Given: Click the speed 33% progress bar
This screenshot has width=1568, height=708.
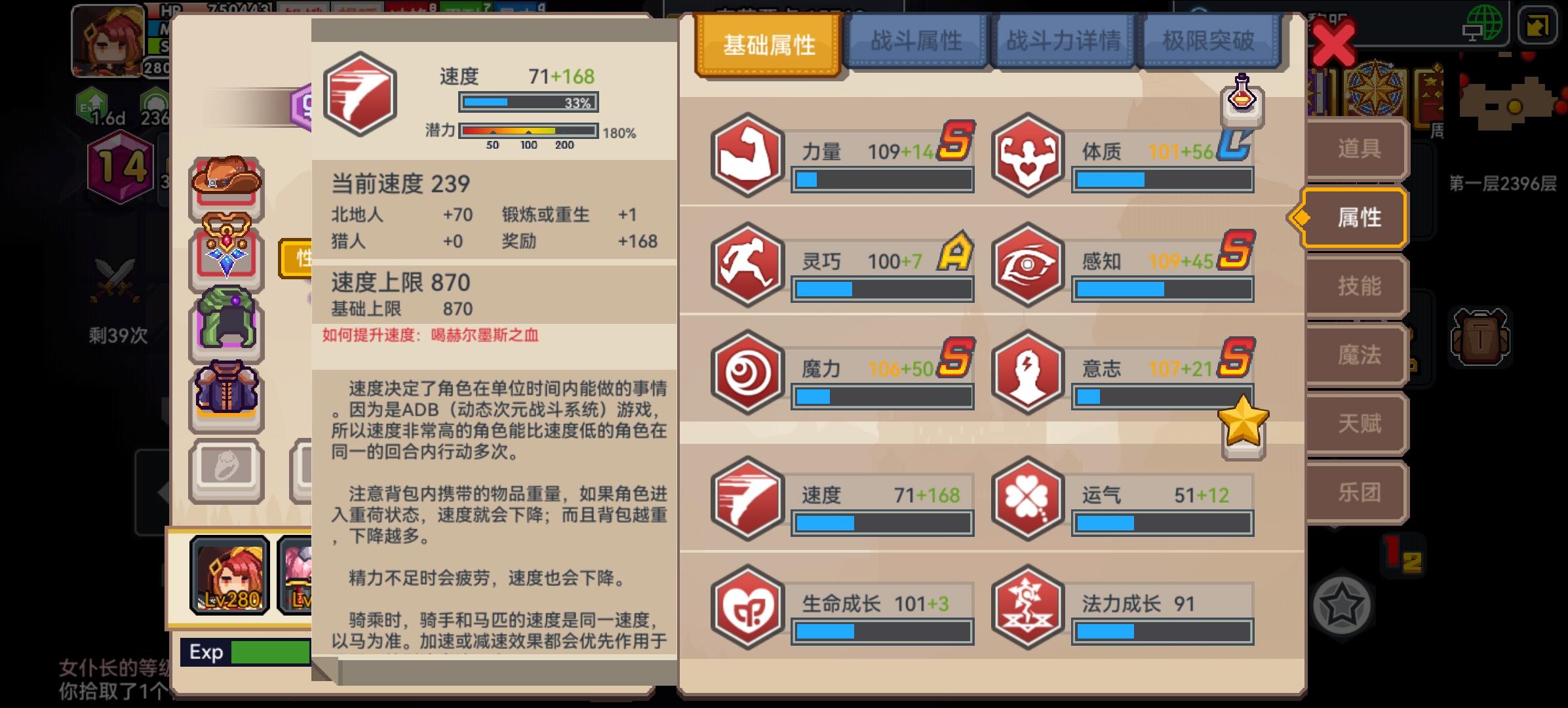Looking at the screenshot, I should tap(526, 102).
